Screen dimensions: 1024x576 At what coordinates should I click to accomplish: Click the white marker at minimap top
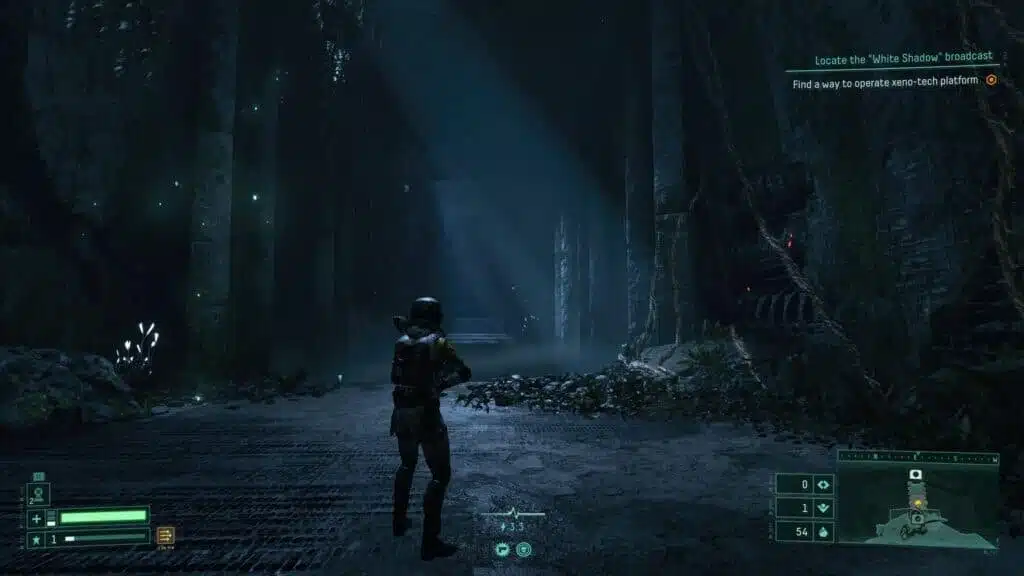pos(914,474)
